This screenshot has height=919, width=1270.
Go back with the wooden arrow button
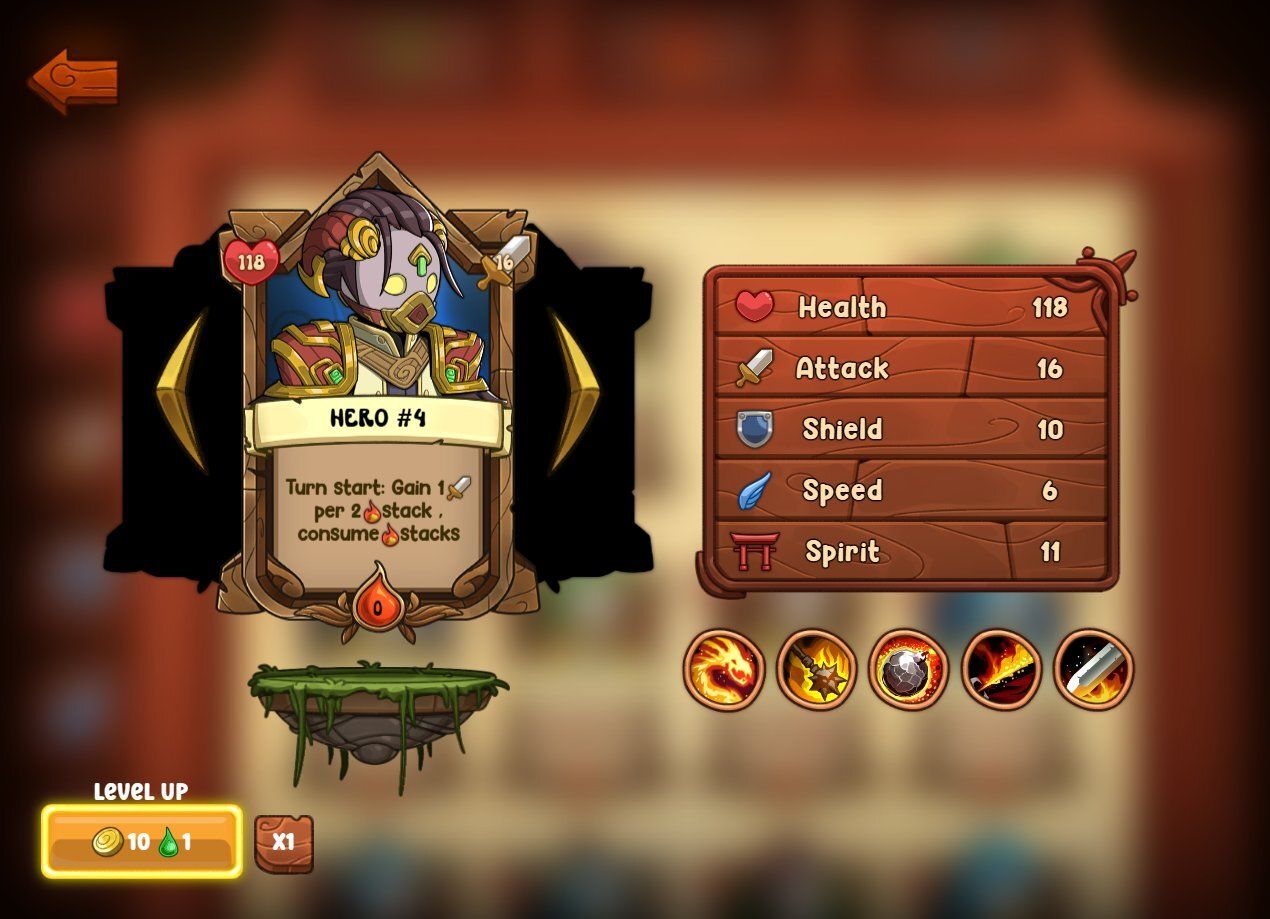pyautogui.click(x=73, y=80)
